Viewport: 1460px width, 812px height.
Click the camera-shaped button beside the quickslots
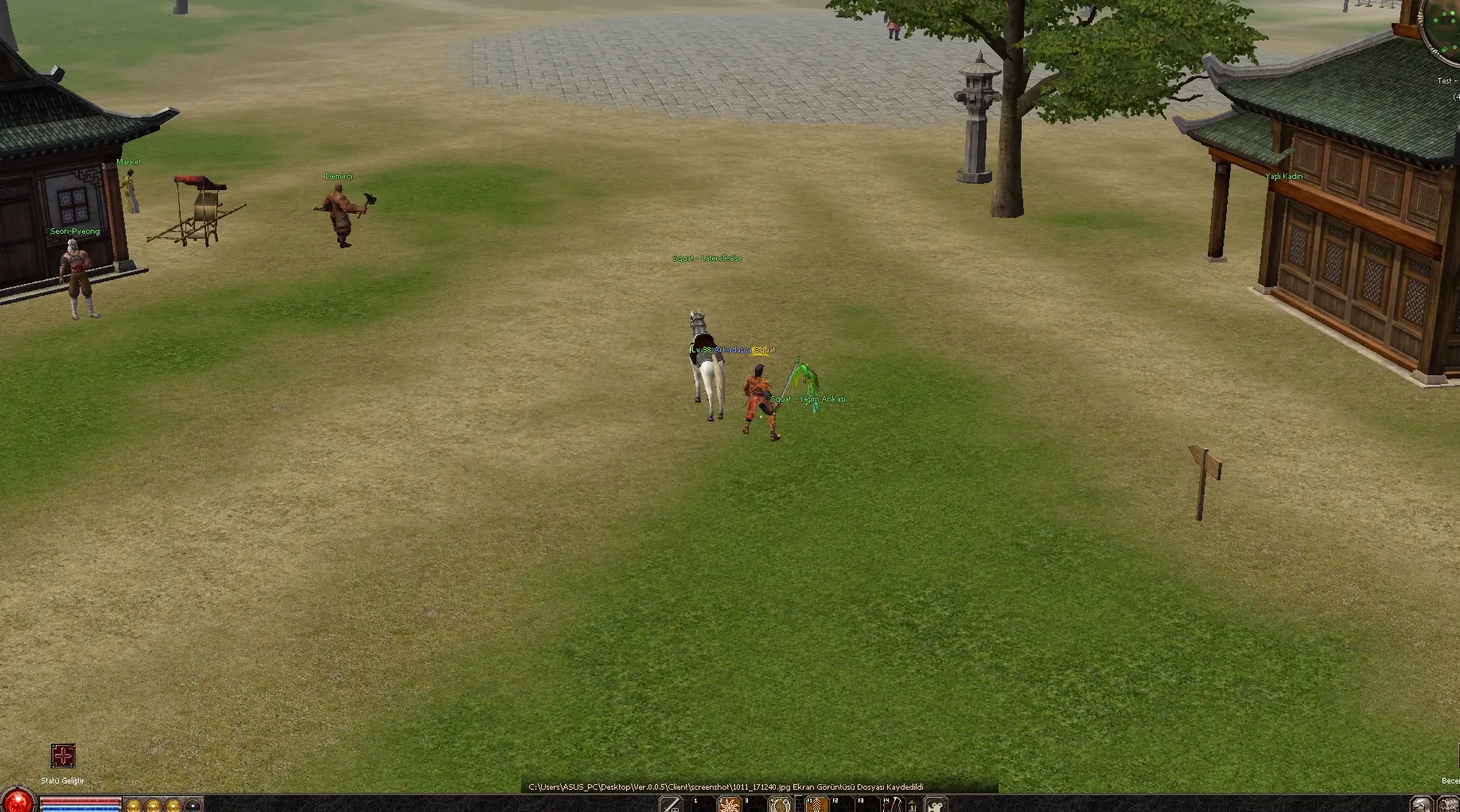pos(936,805)
